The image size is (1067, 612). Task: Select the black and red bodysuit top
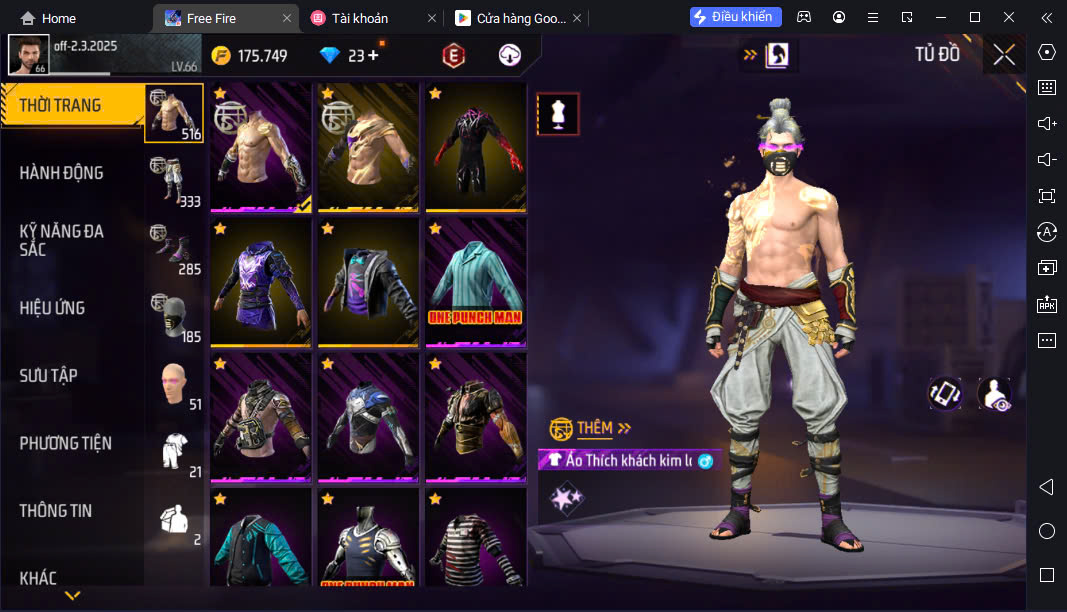pos(476,147)
